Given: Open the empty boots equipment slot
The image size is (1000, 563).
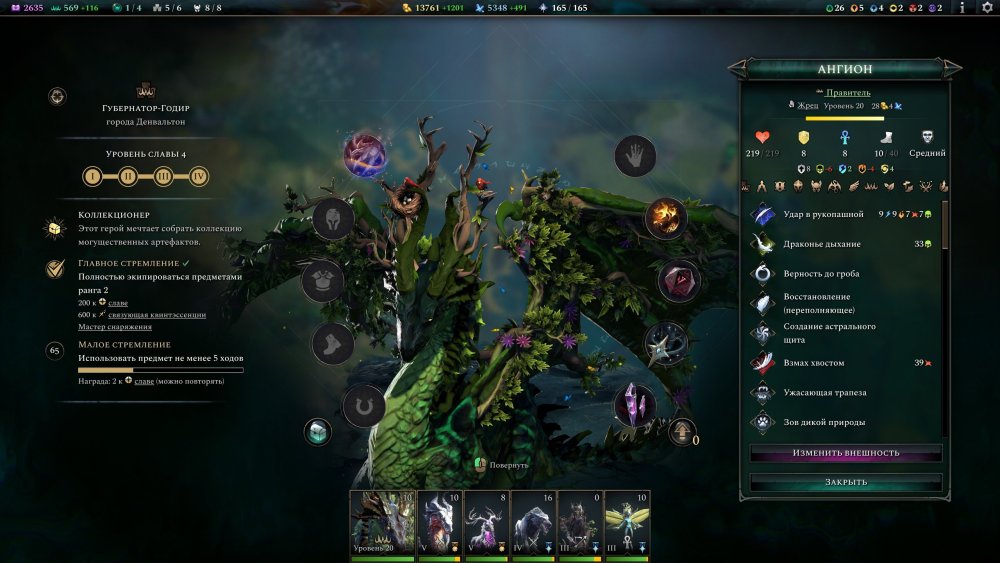Looking at the screenshot, I should (x=333, y=344).
